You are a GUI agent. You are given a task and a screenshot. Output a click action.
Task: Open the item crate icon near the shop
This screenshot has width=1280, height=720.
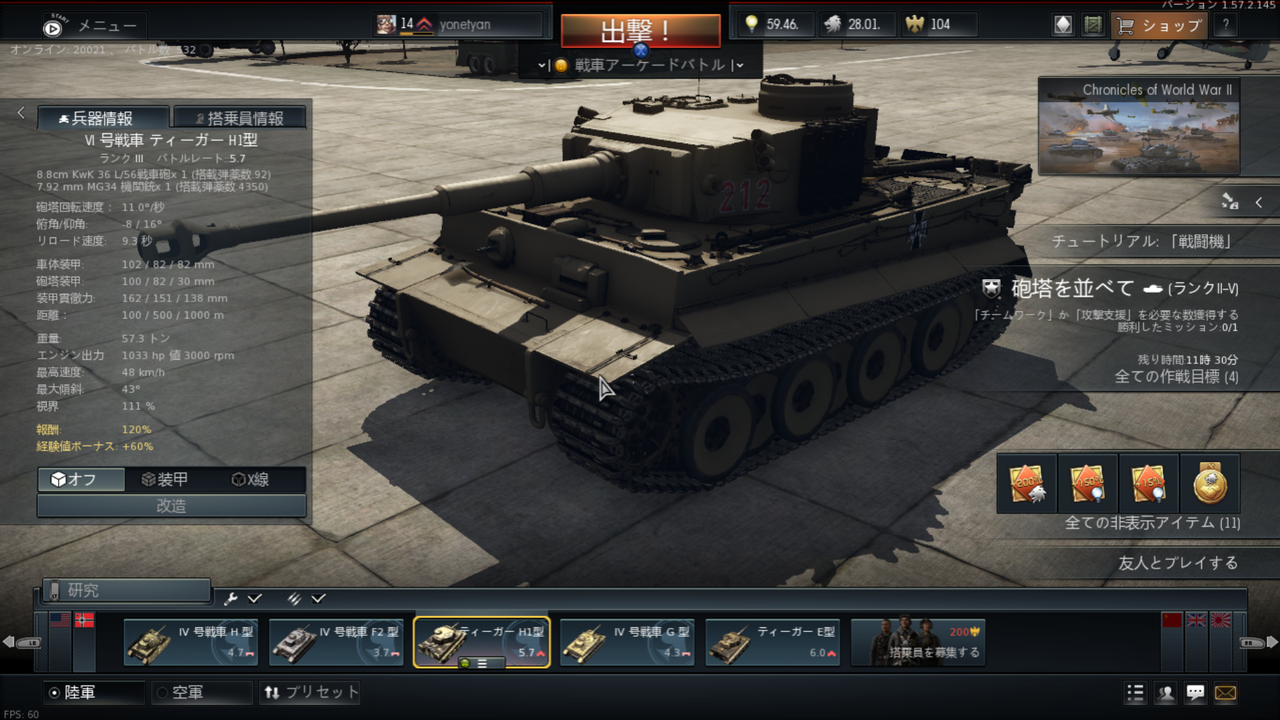1090,24
